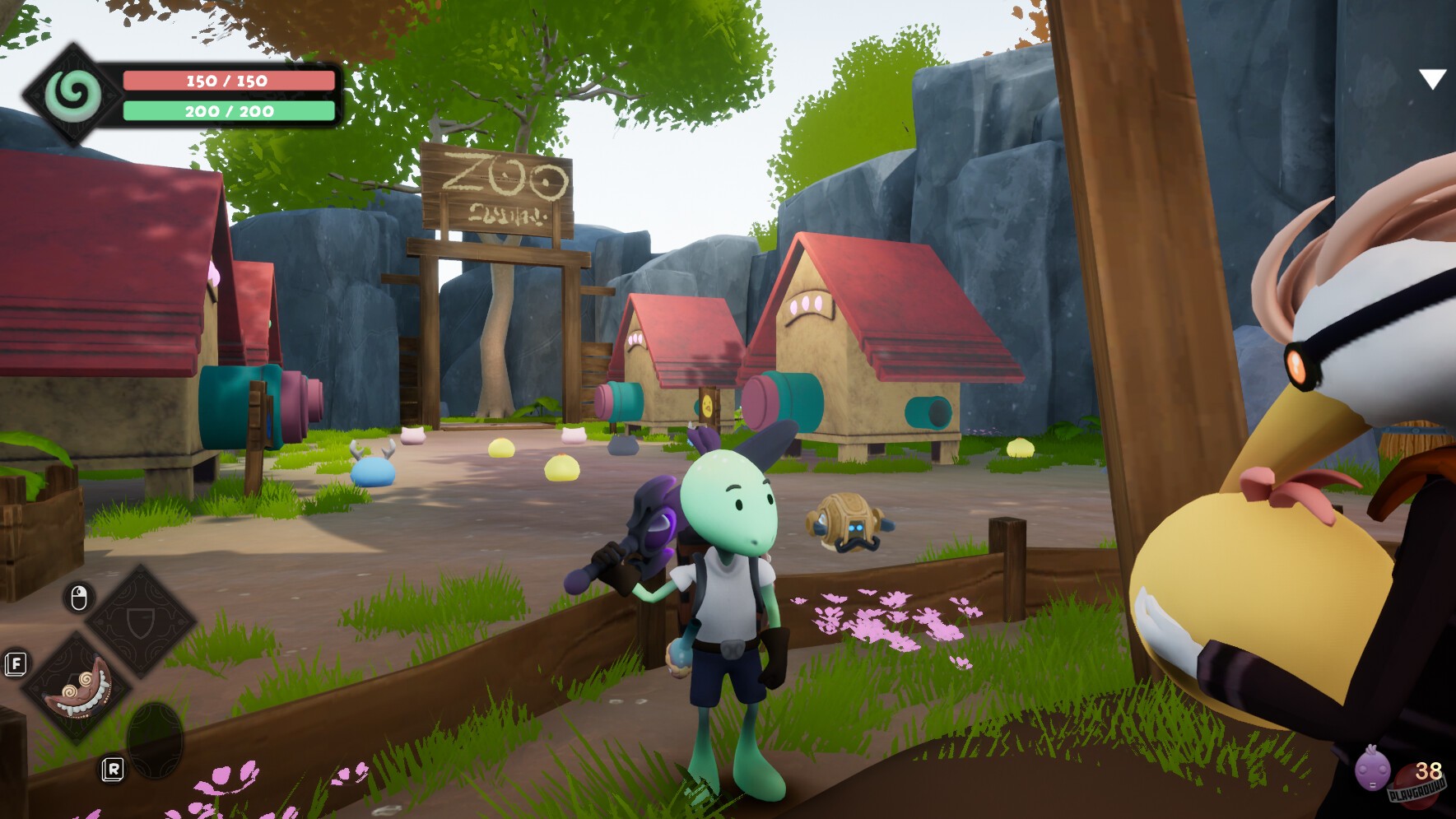Click the currency counter showing 38
Screen dimensions: 1456x819
pyautogui.click(x=1427, y=772)
